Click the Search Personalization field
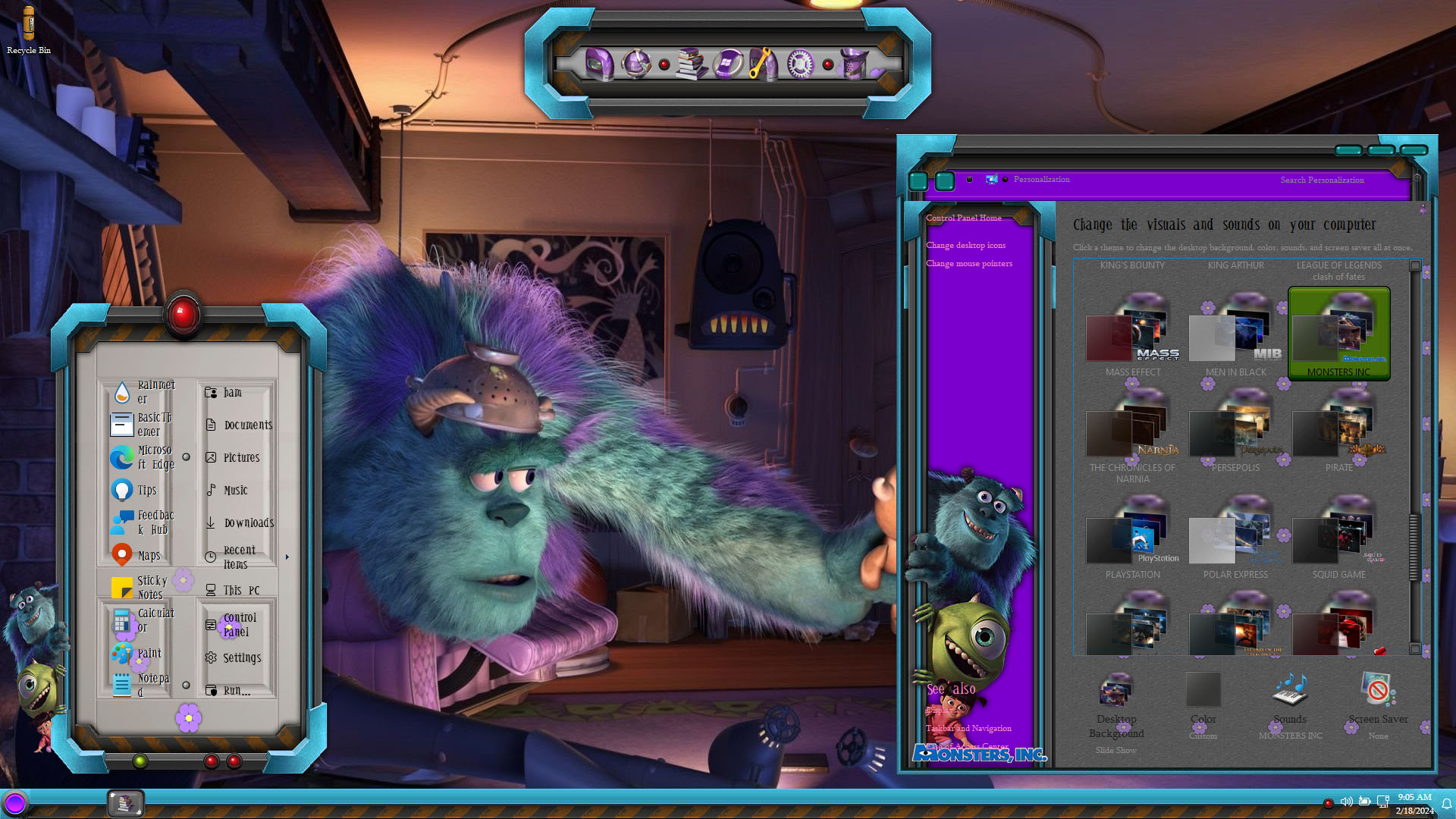The height and width of the screenshot is (819, 1456). click(x=1335, y=180)
